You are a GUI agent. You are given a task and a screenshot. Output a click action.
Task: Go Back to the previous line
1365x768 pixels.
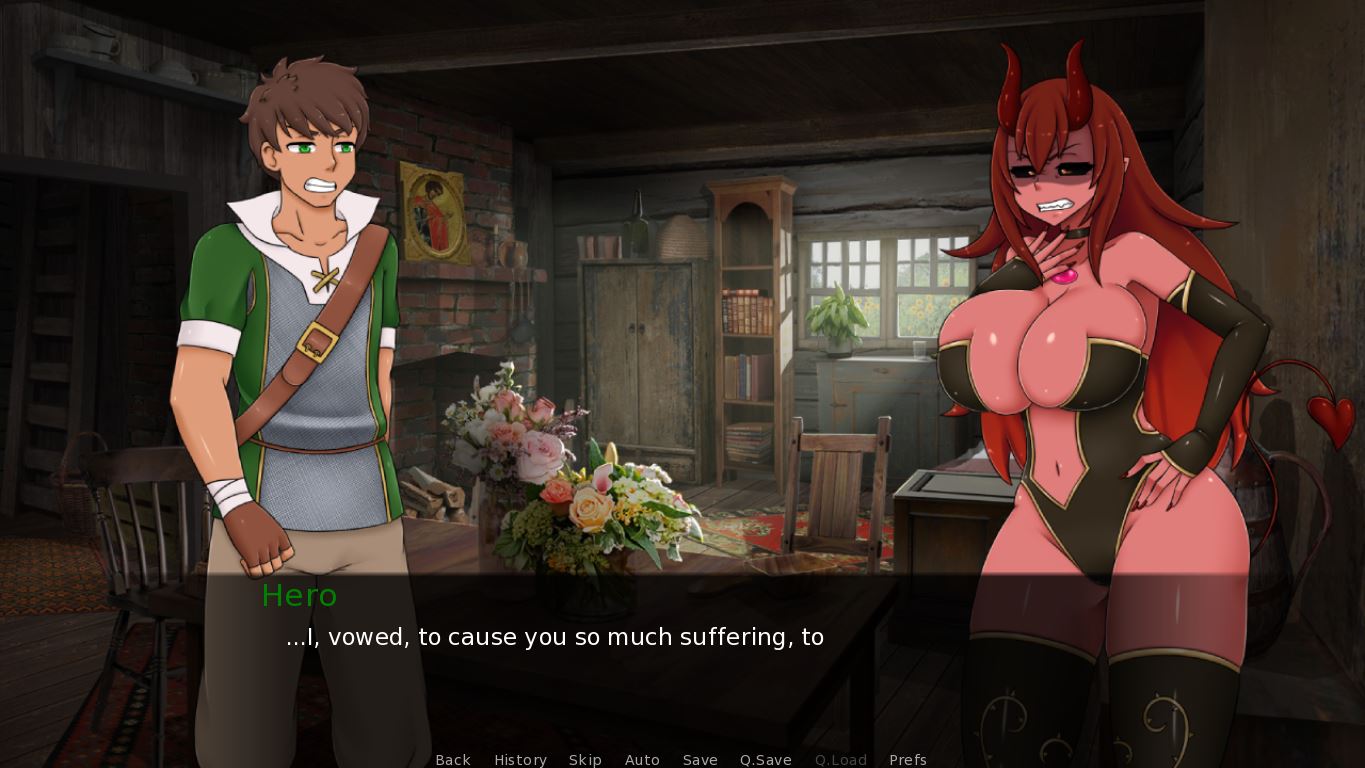453,760
